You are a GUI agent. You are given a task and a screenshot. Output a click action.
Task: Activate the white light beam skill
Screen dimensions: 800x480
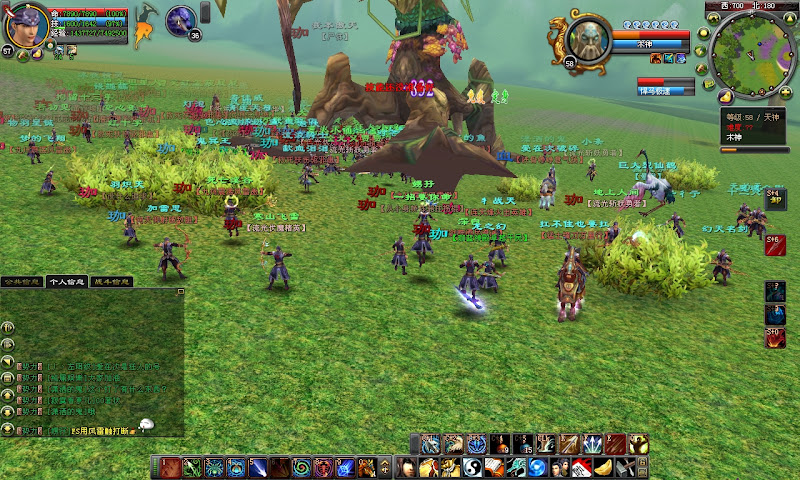point(257,467)
